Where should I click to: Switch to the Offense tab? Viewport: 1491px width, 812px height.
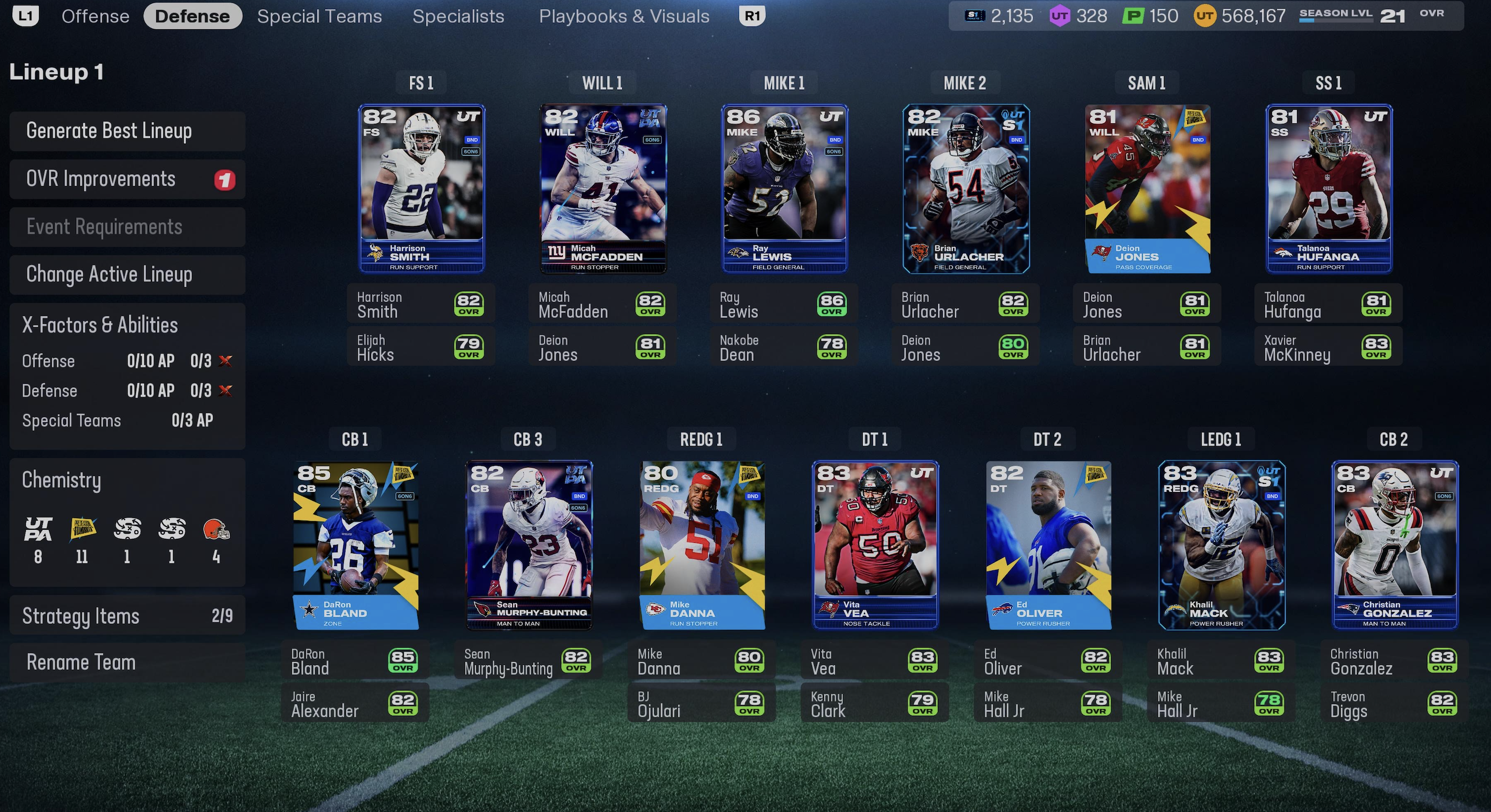96,16
